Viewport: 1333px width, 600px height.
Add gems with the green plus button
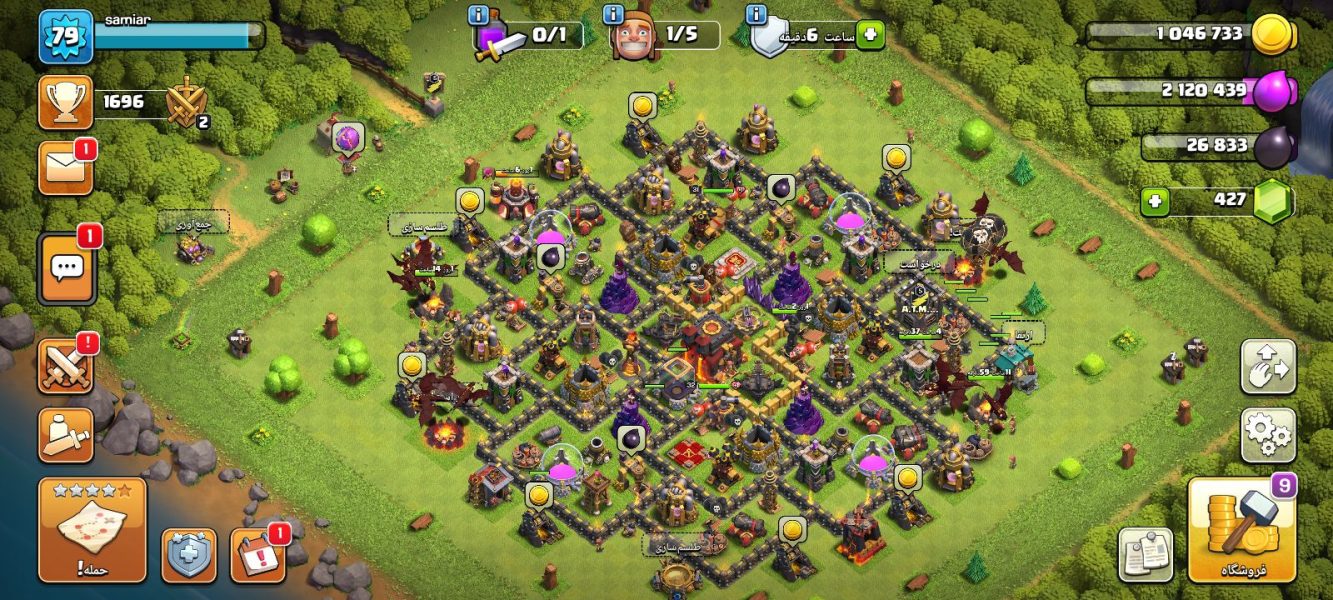coord(1155,201)
